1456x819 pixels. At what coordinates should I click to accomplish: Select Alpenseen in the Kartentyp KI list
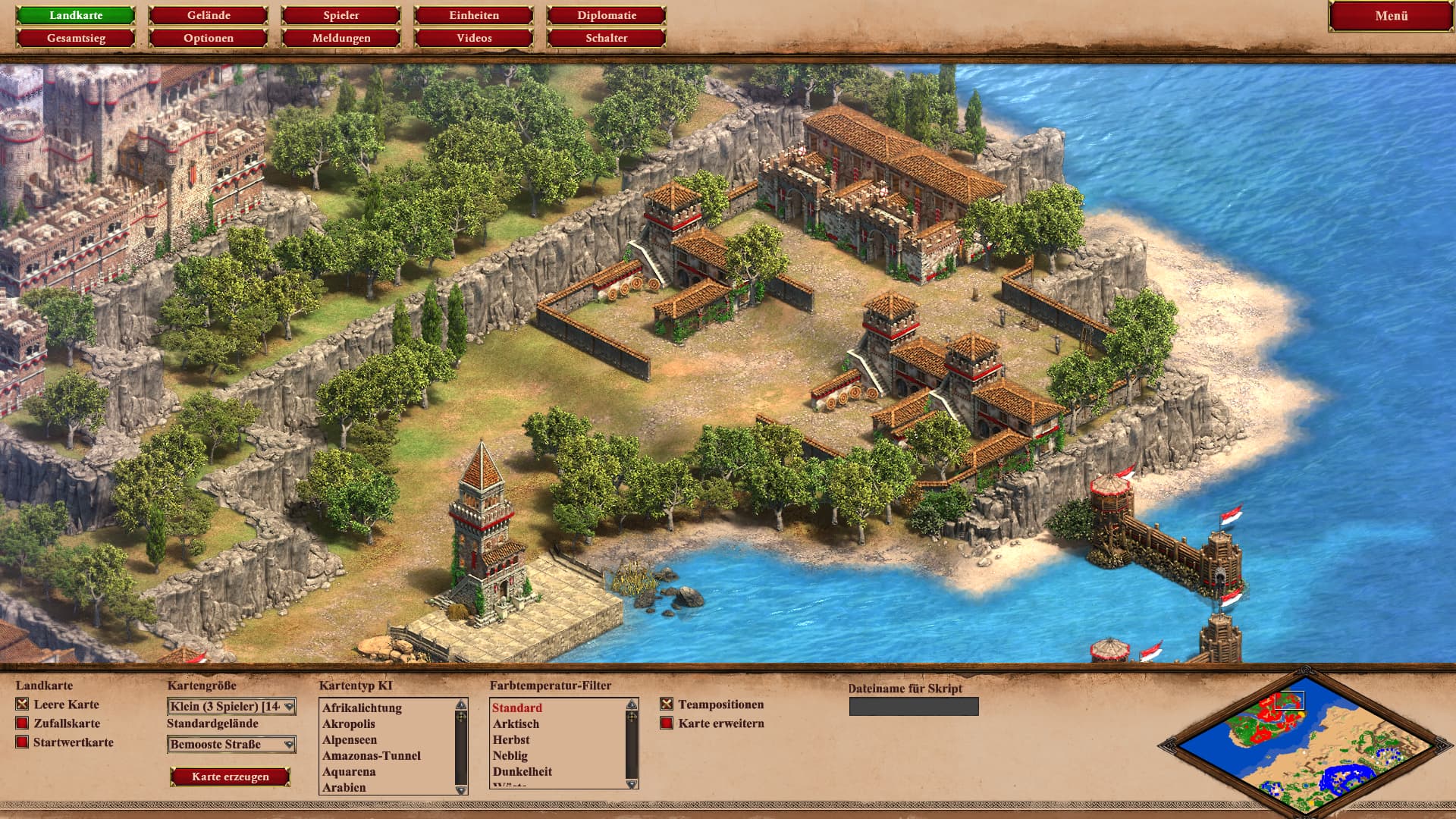(x=350, y=740)
